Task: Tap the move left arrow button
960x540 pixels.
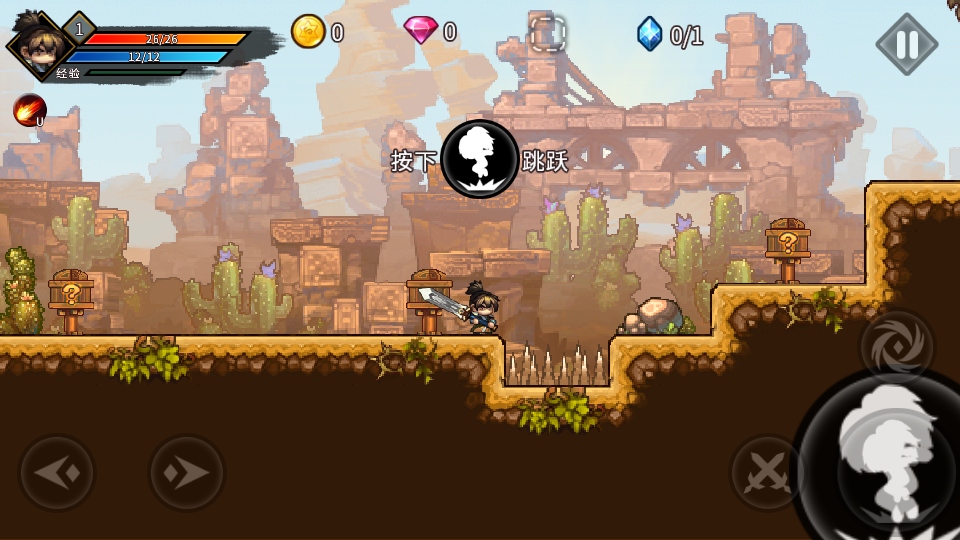Action: [57, 473]
